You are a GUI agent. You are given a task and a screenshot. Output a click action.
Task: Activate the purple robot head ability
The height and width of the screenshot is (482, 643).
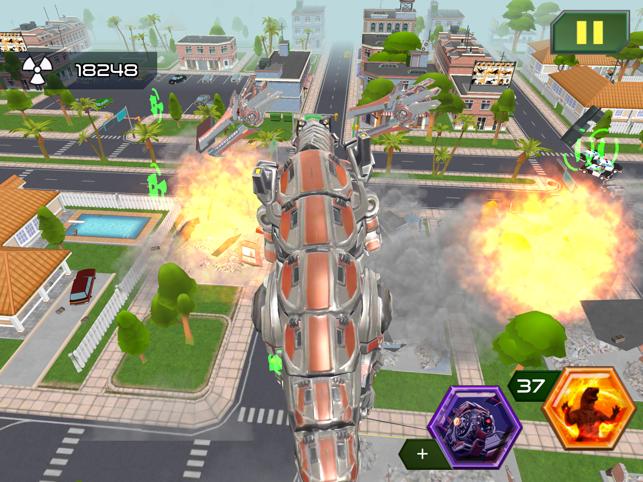(x=473, y=427)
